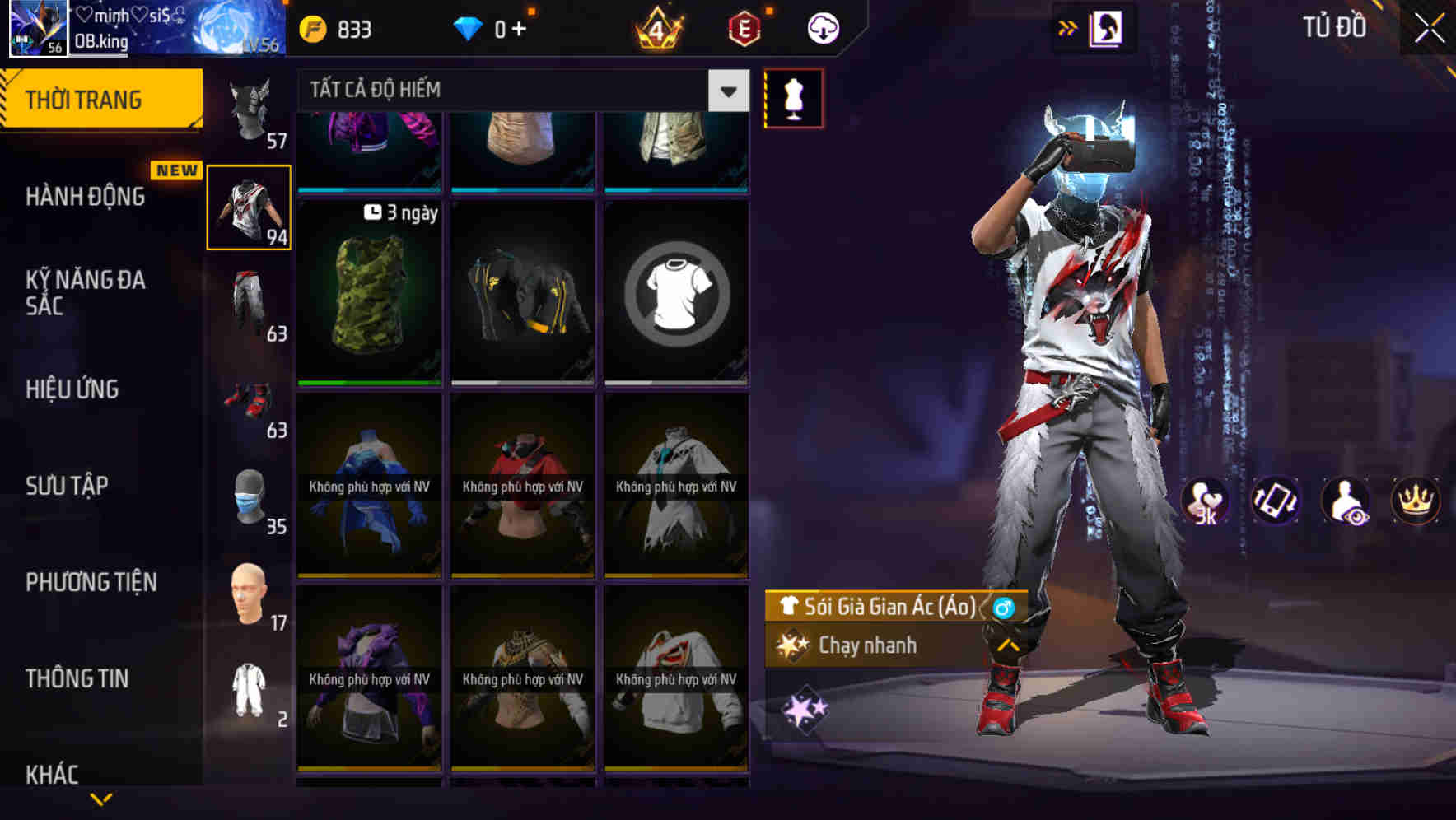The width and height of the screenshot is (1456, 820).
Task: Expand the sidebar with the bottom chevron
Action: tap(101, 797)
